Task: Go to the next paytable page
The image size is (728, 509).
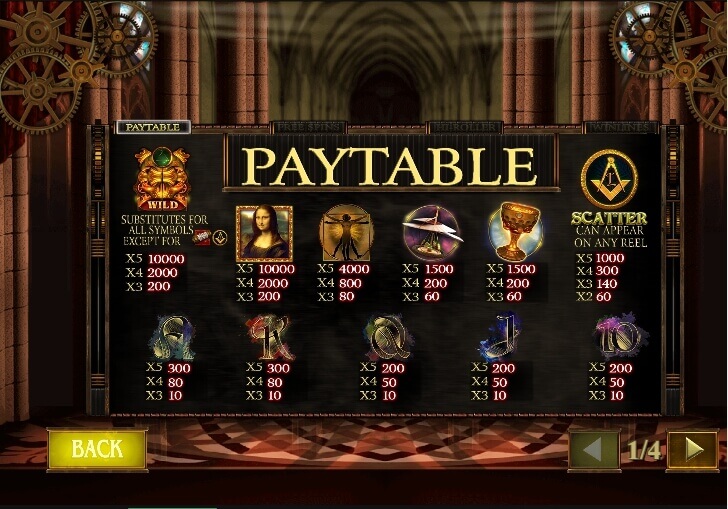Action: click(692, 450)
